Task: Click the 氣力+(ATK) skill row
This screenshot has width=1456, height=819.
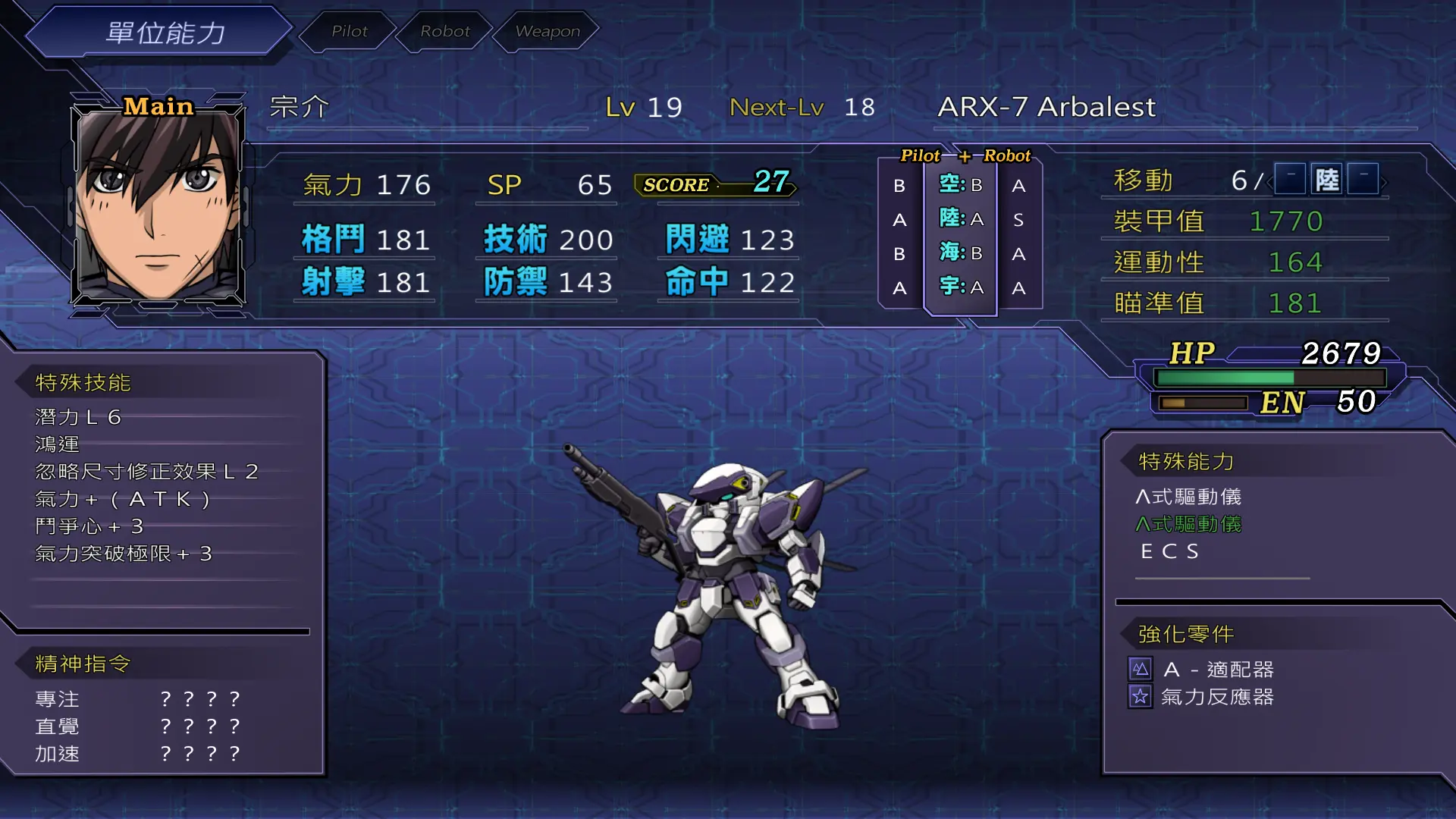Action: pos(122,499)
